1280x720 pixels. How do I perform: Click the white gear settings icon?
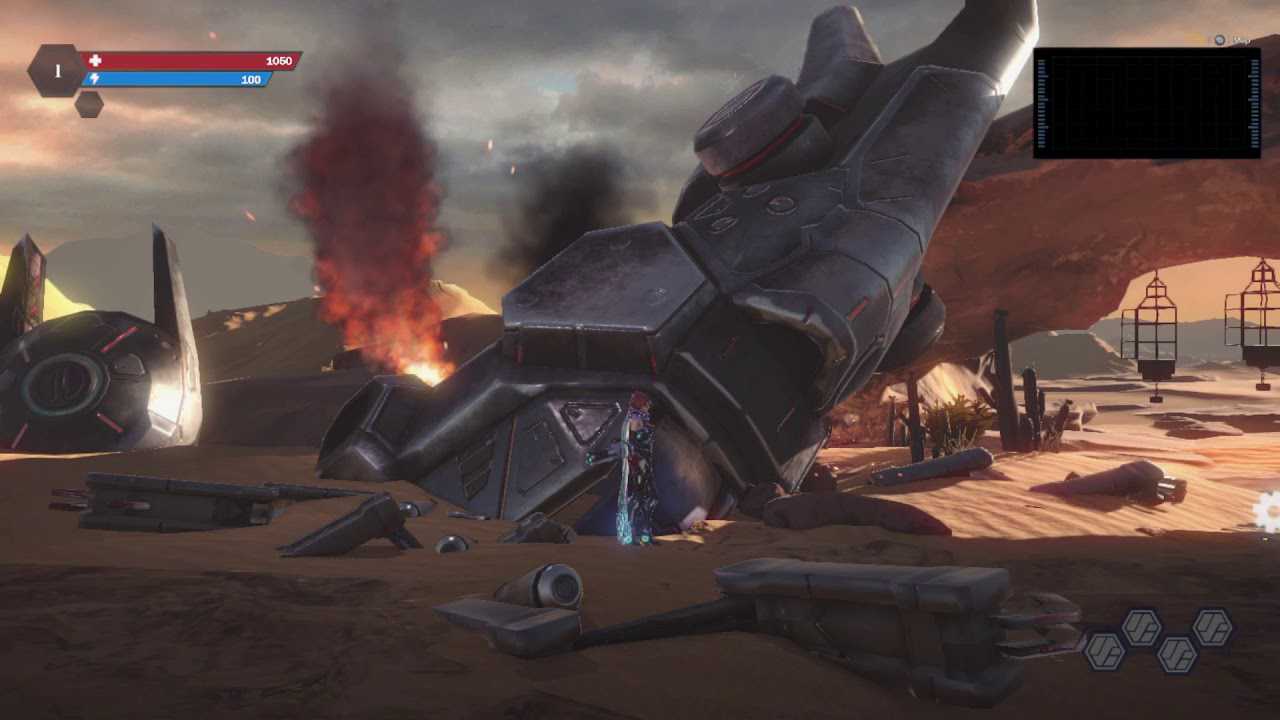pyautogui.click(x=1268, y=512)
